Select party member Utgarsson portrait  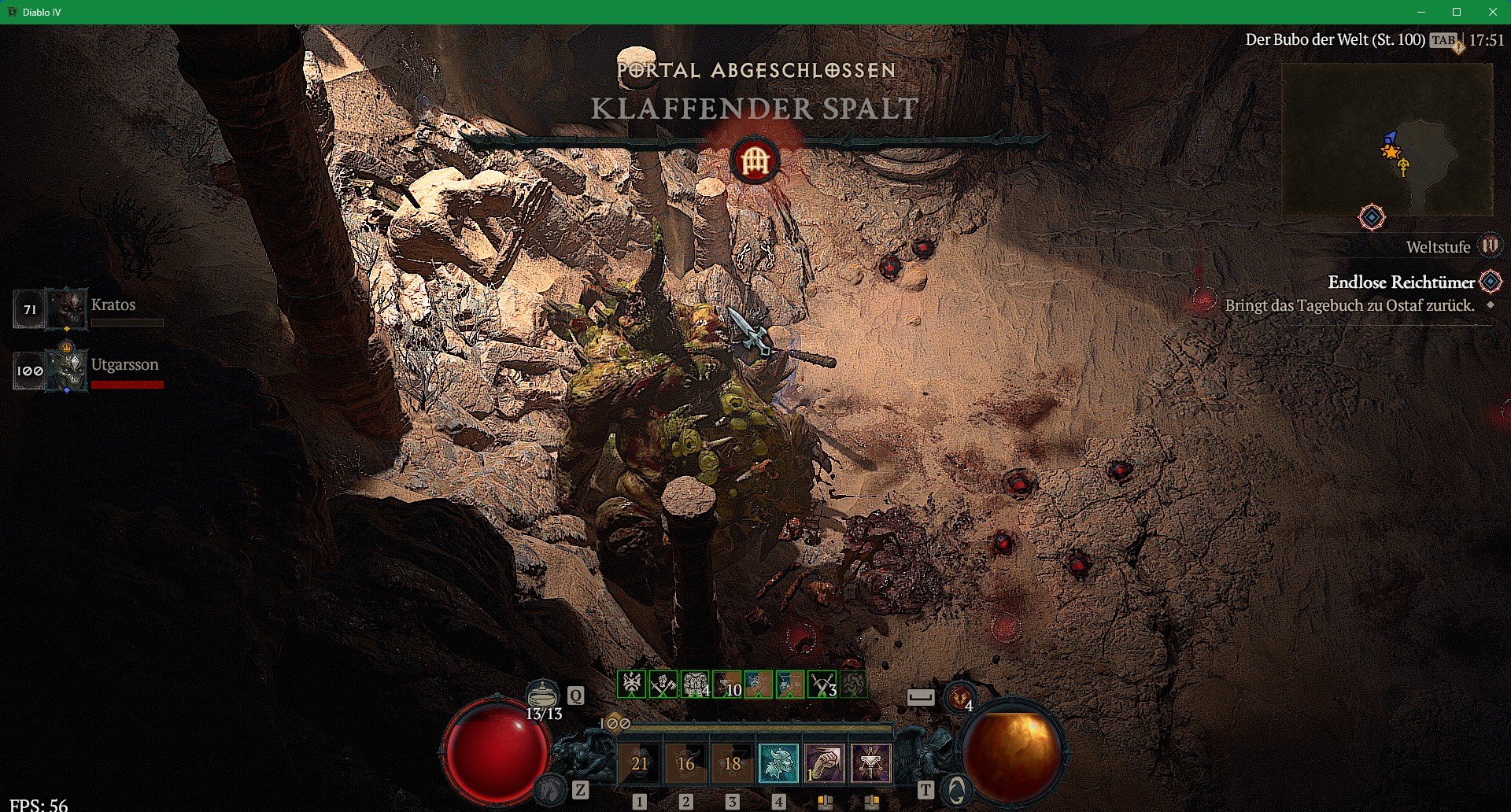coord(66,369)
